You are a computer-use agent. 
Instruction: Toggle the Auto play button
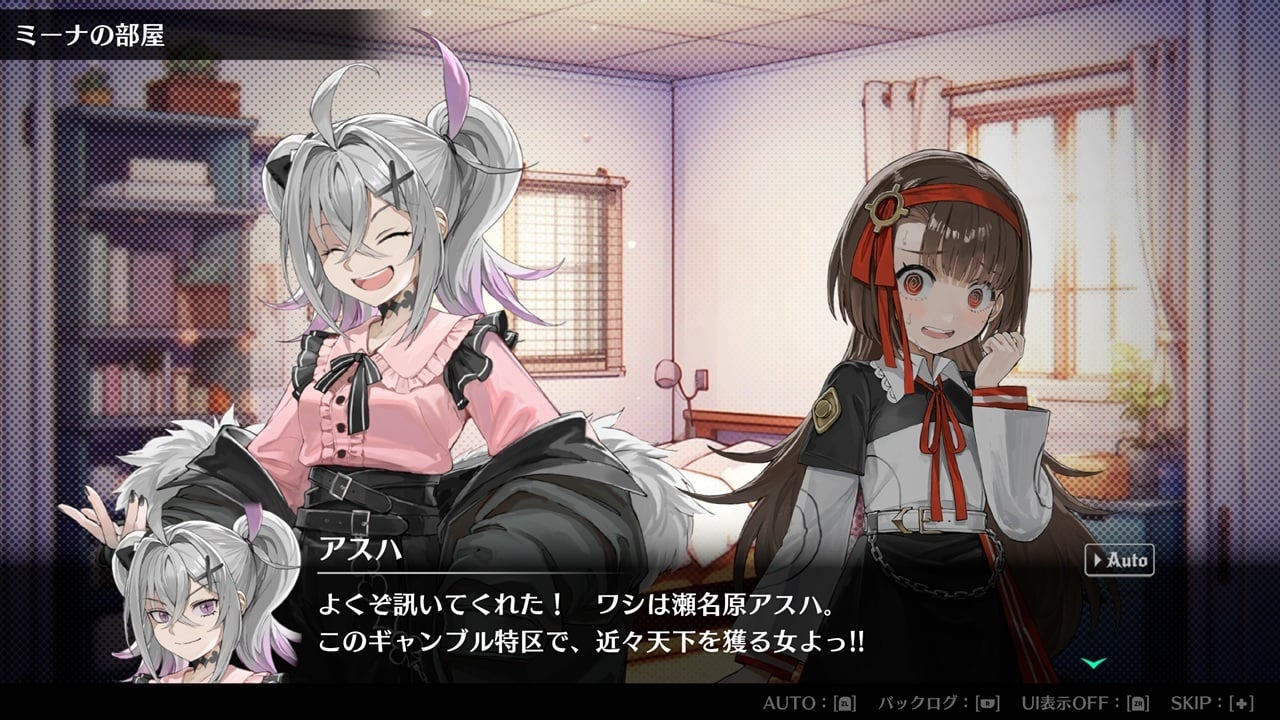(1119, 560)
